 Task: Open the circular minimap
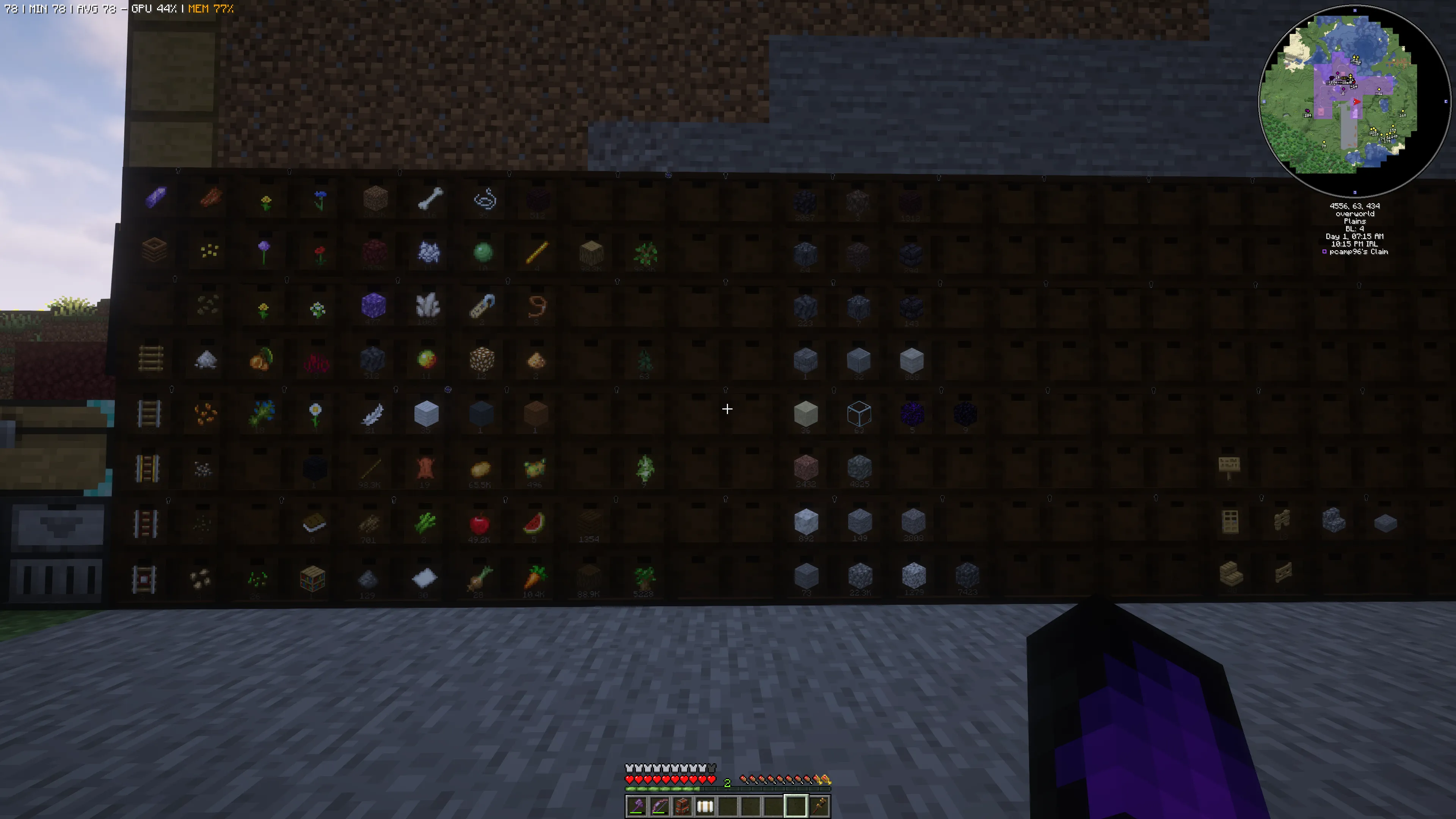tap(1354, 100)
